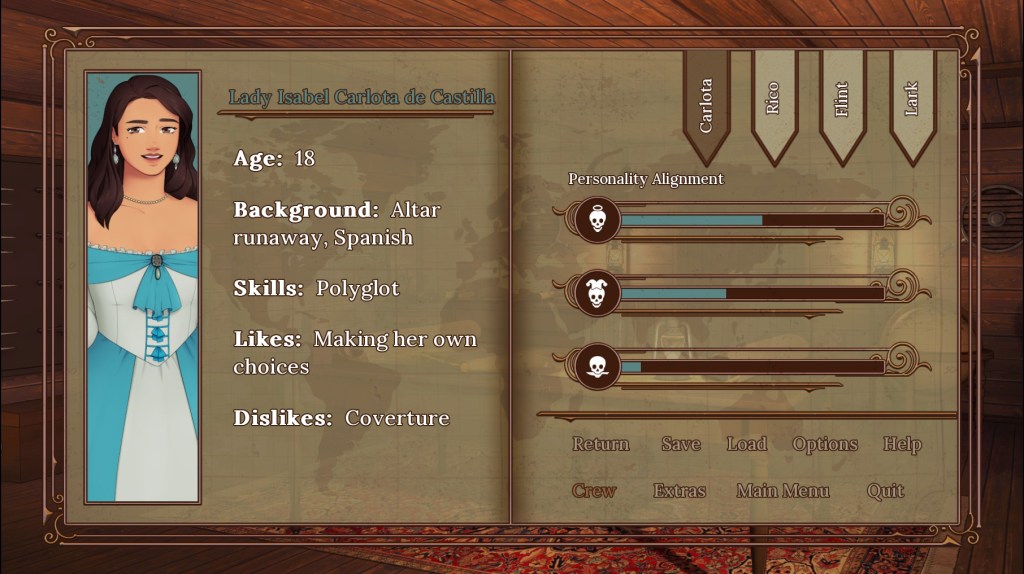This screenshot has width=1024, height=574.
Task: Go back to the Main Menu
Action: pyautogui.click(x=783, y=491)
